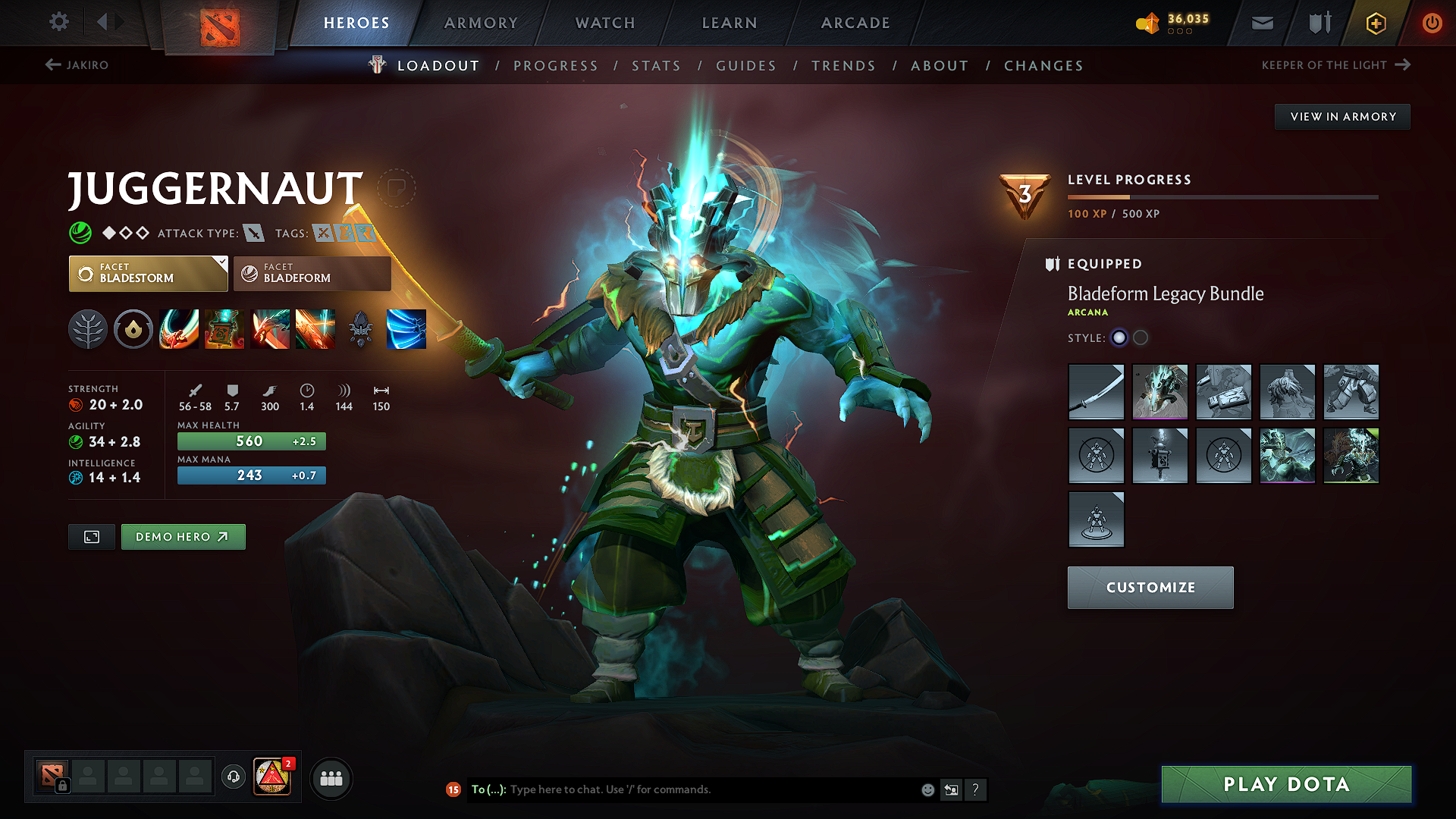Open the Omnislash ultimate ability icon
The height and width of the screenshot is (819, 1456).
pos(315,328)
